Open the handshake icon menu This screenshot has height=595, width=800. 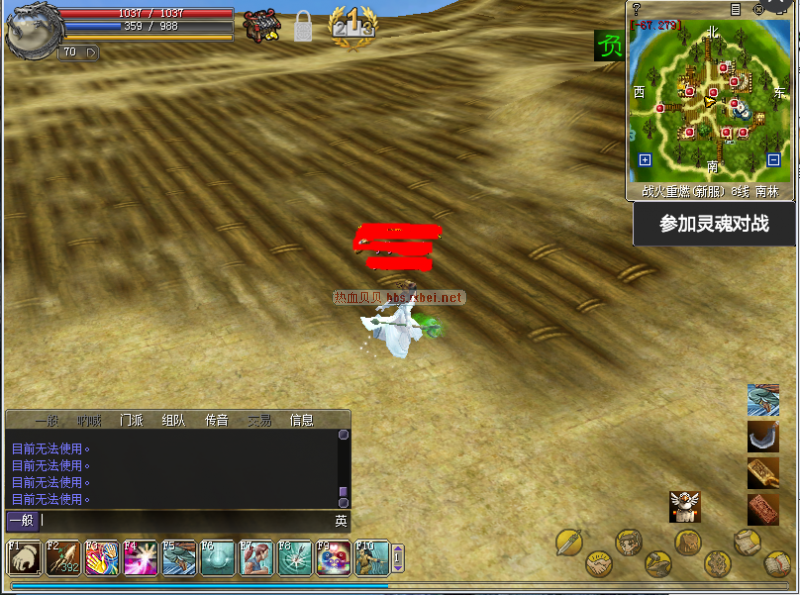tap(599, 562)
